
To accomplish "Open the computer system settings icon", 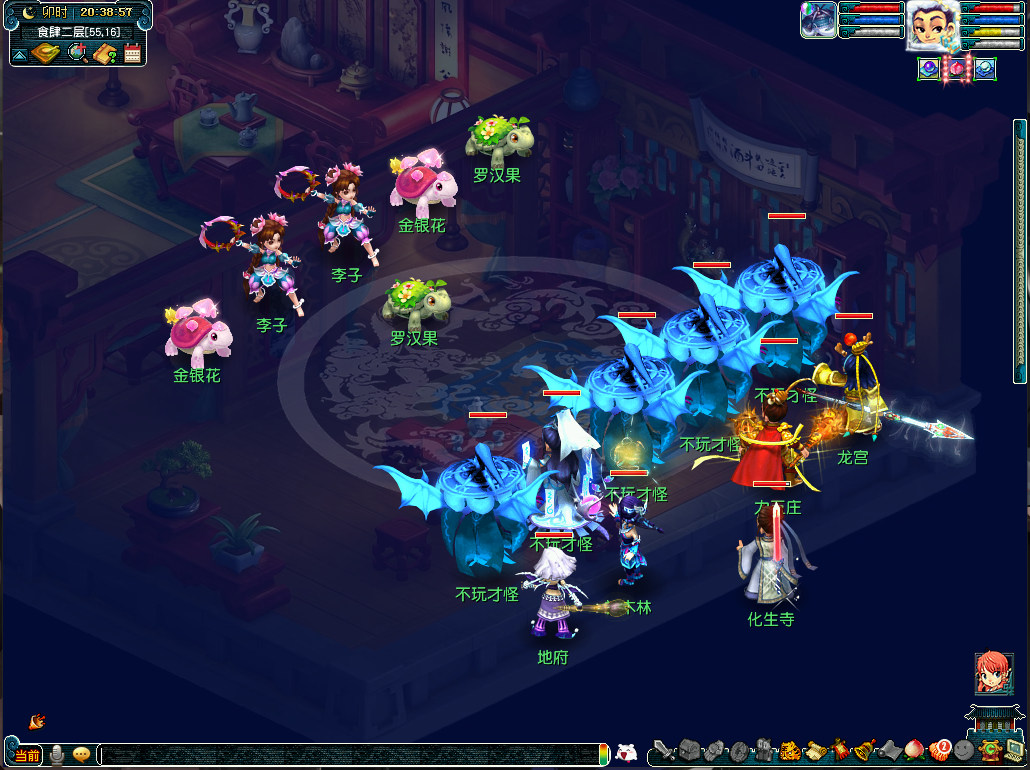I will pos(1014,750).
